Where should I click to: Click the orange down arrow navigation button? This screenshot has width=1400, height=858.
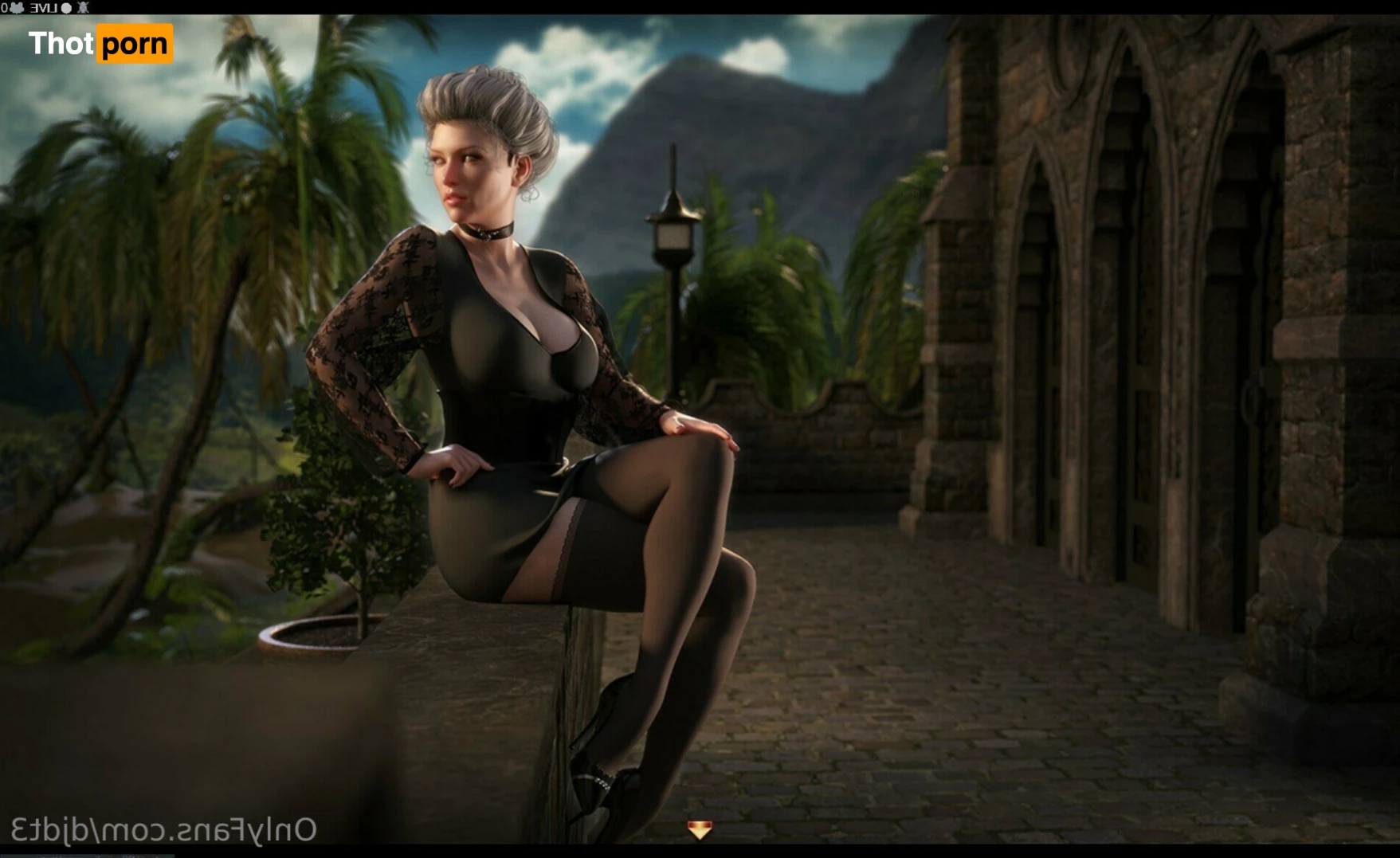tap(699, 830)
